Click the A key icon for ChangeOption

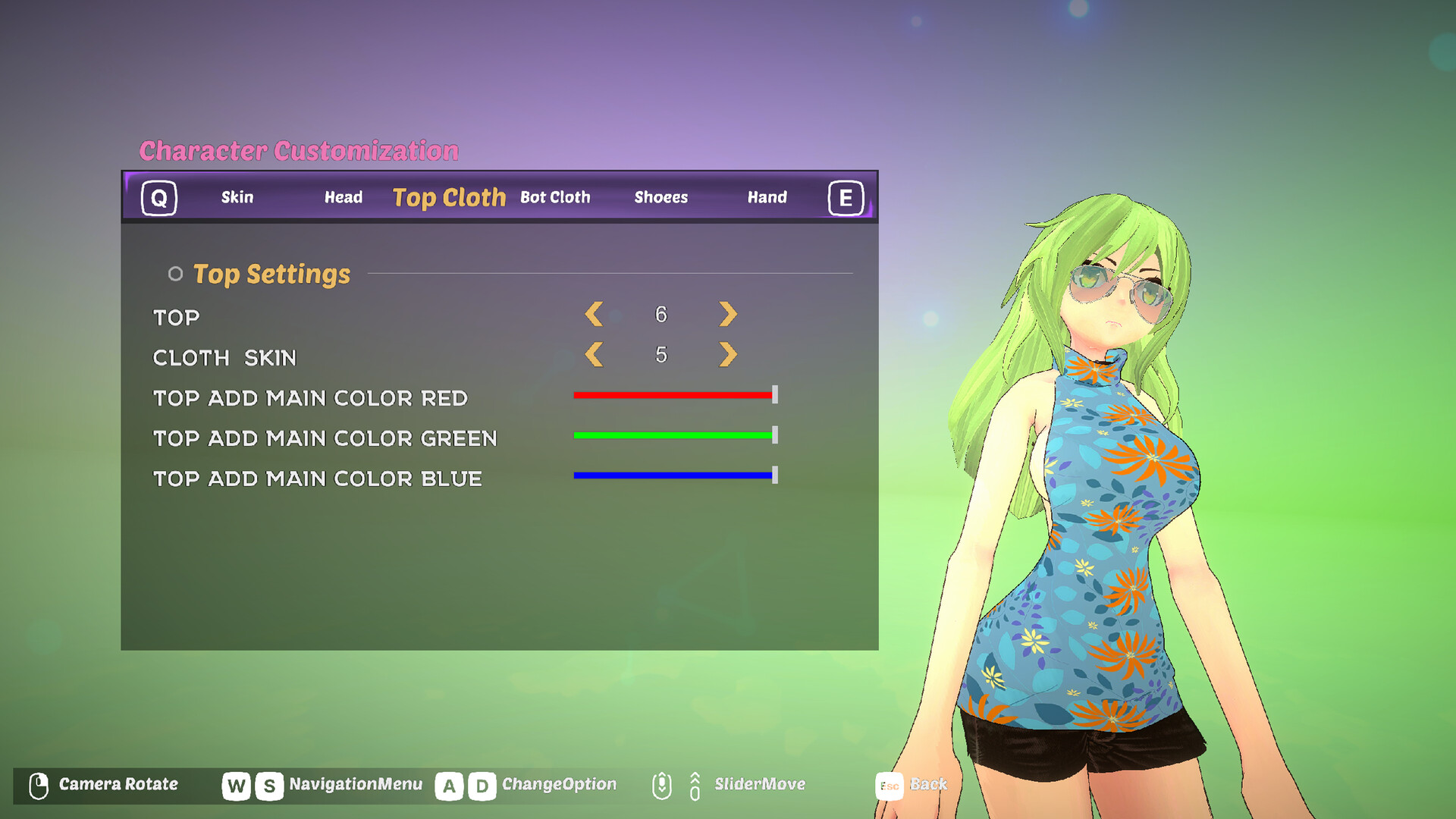pos(451,785)
